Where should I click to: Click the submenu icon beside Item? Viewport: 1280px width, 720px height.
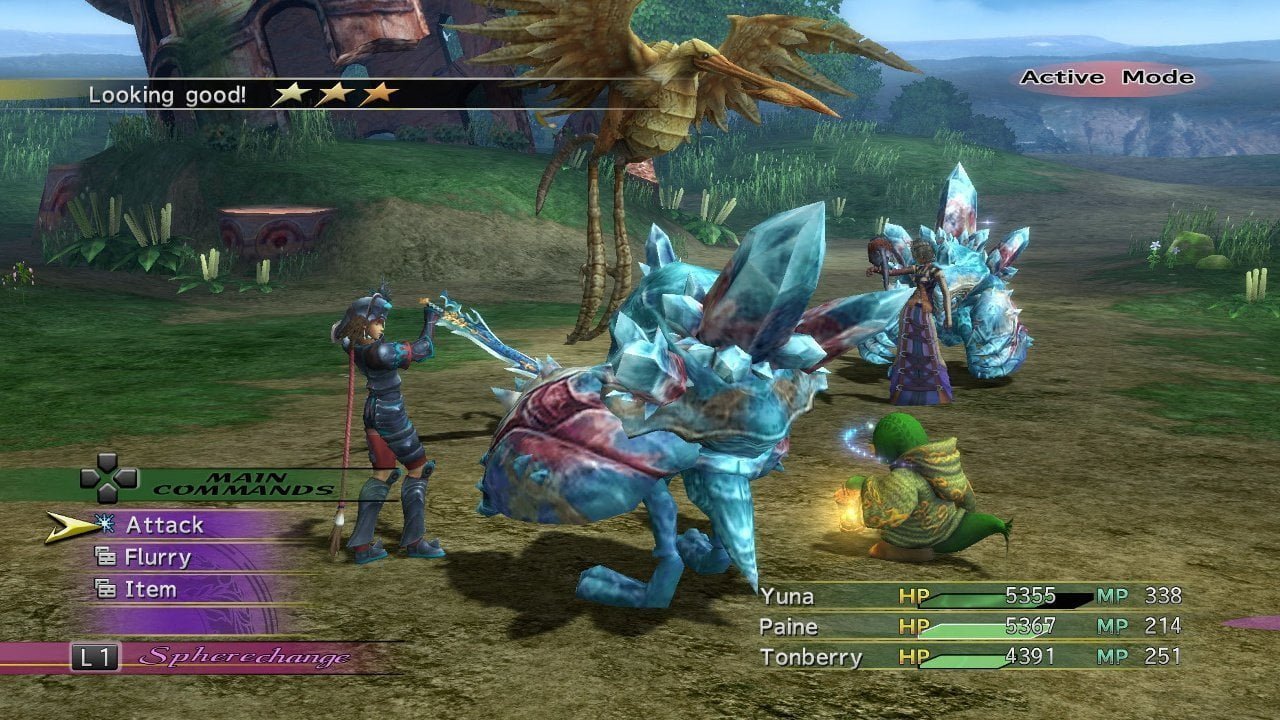(x=107, y=589)
